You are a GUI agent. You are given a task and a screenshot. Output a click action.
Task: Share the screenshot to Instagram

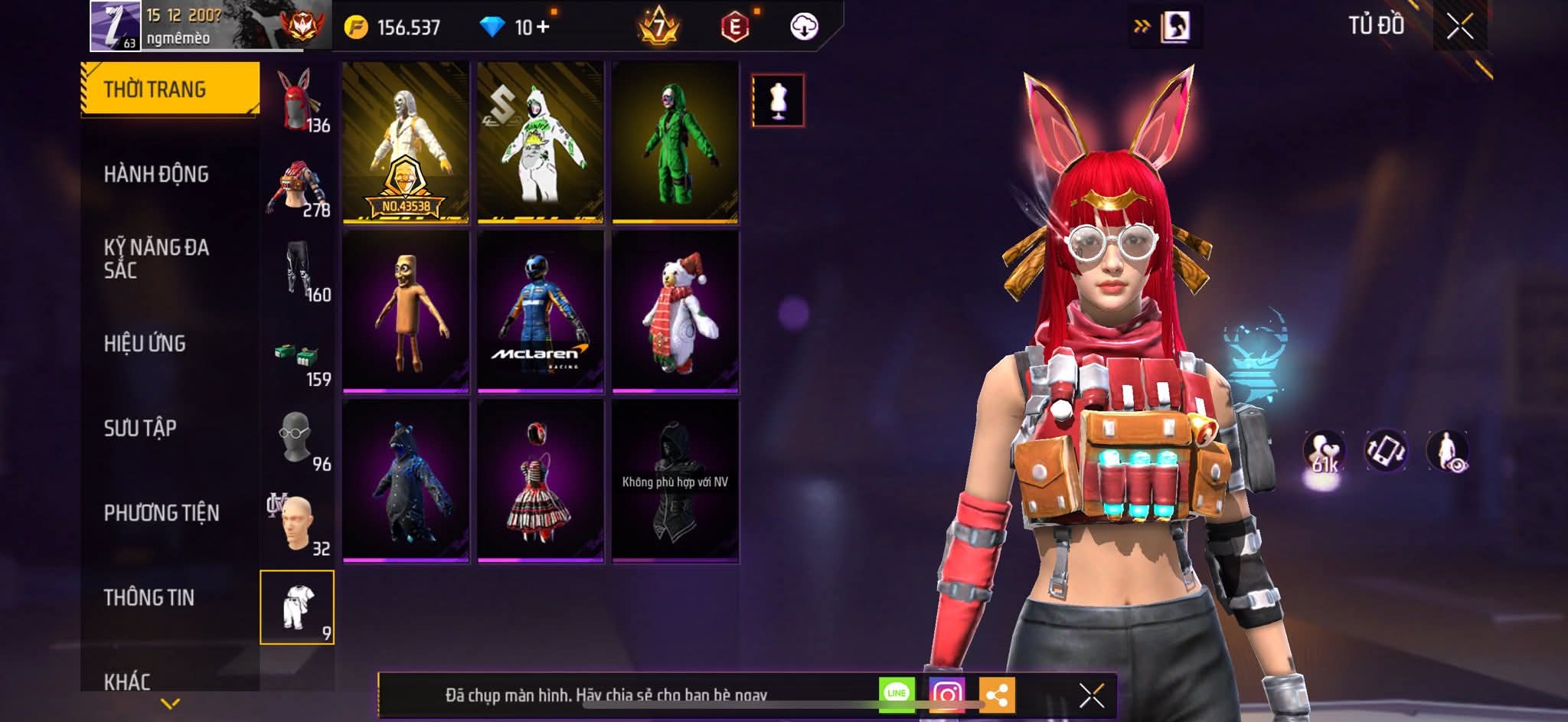946,694
